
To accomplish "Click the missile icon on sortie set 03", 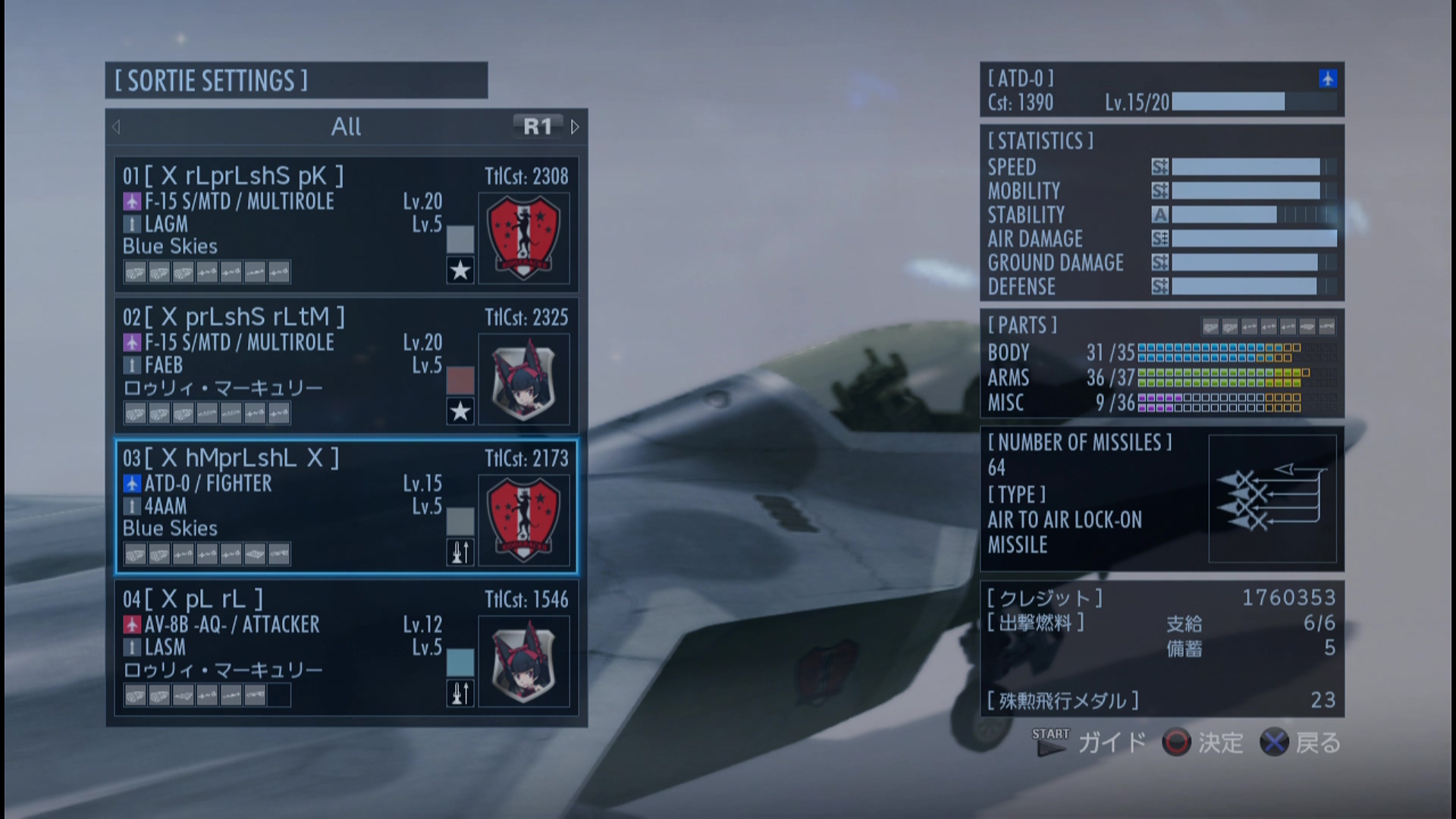I will [460, 553].
